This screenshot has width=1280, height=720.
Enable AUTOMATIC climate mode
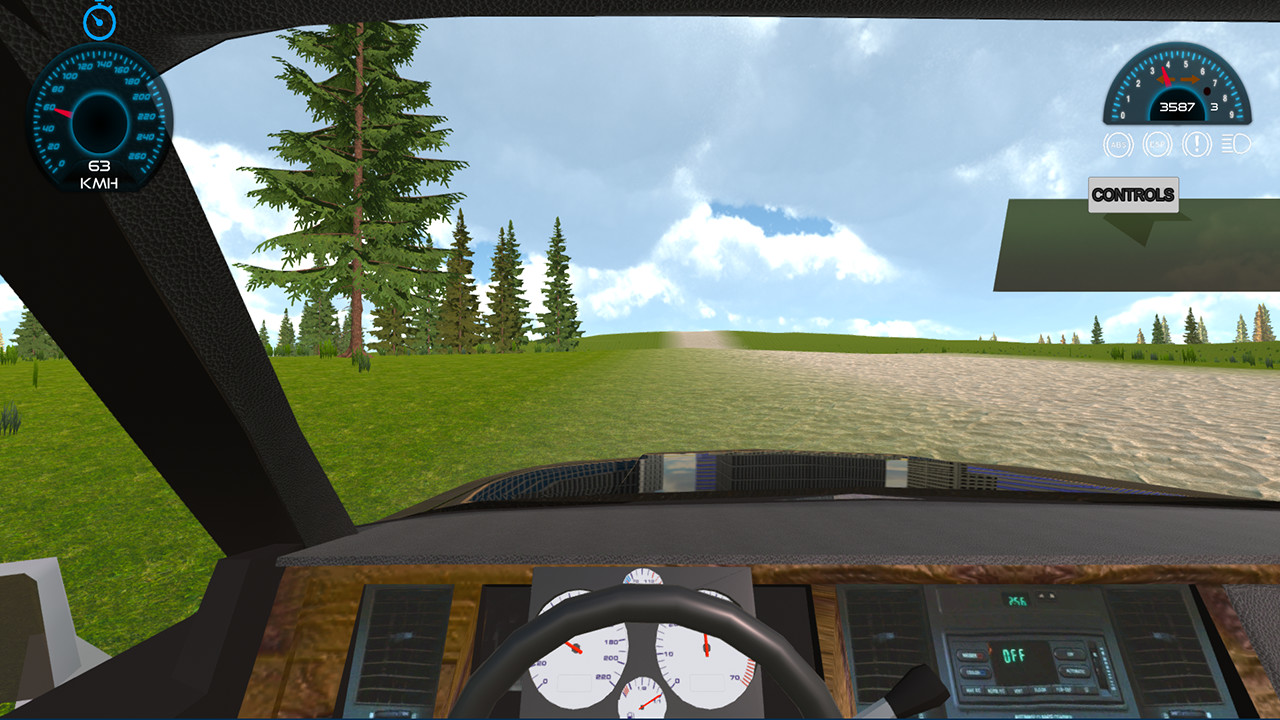(x=1074, y=671)
